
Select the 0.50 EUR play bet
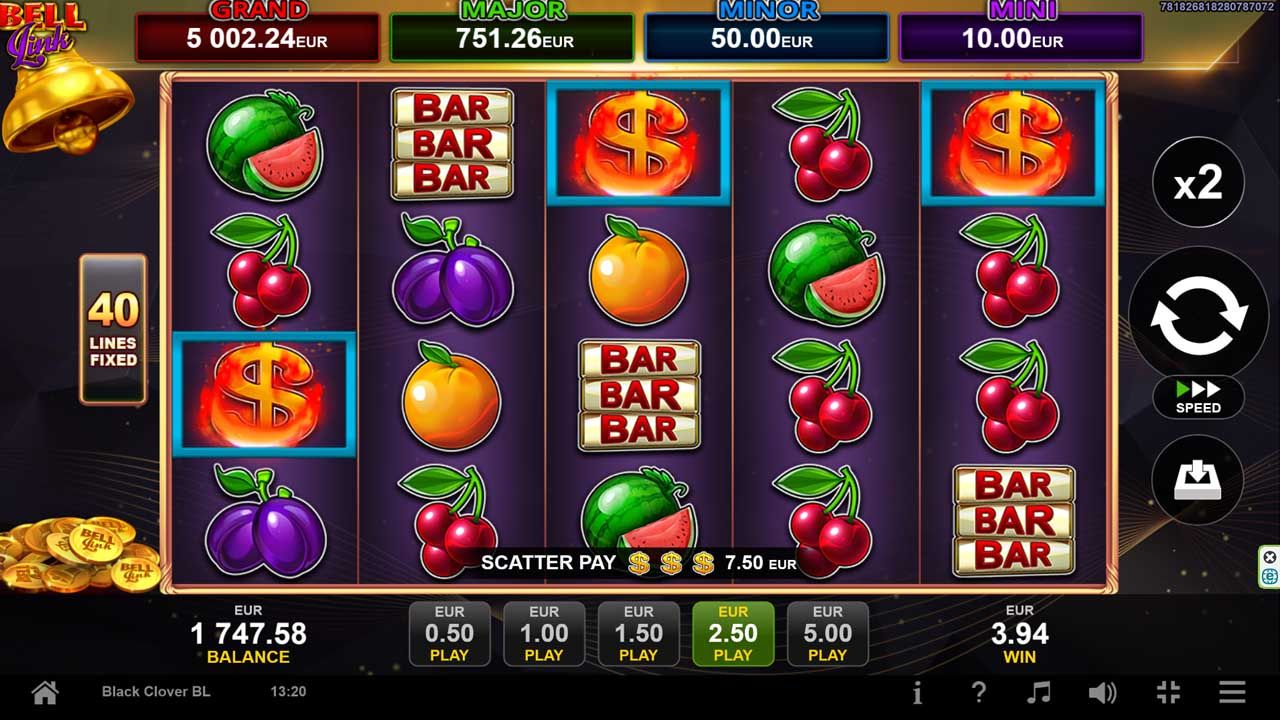449,634
